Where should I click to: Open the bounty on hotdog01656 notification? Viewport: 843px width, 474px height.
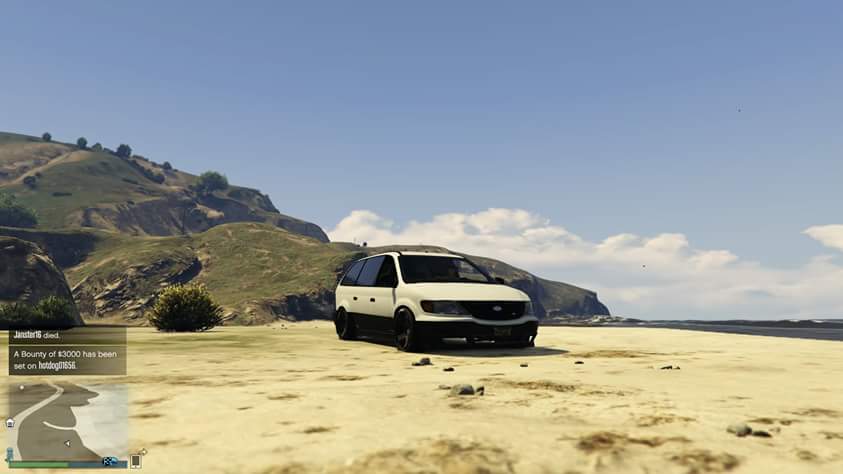click(x=67, y=359)
